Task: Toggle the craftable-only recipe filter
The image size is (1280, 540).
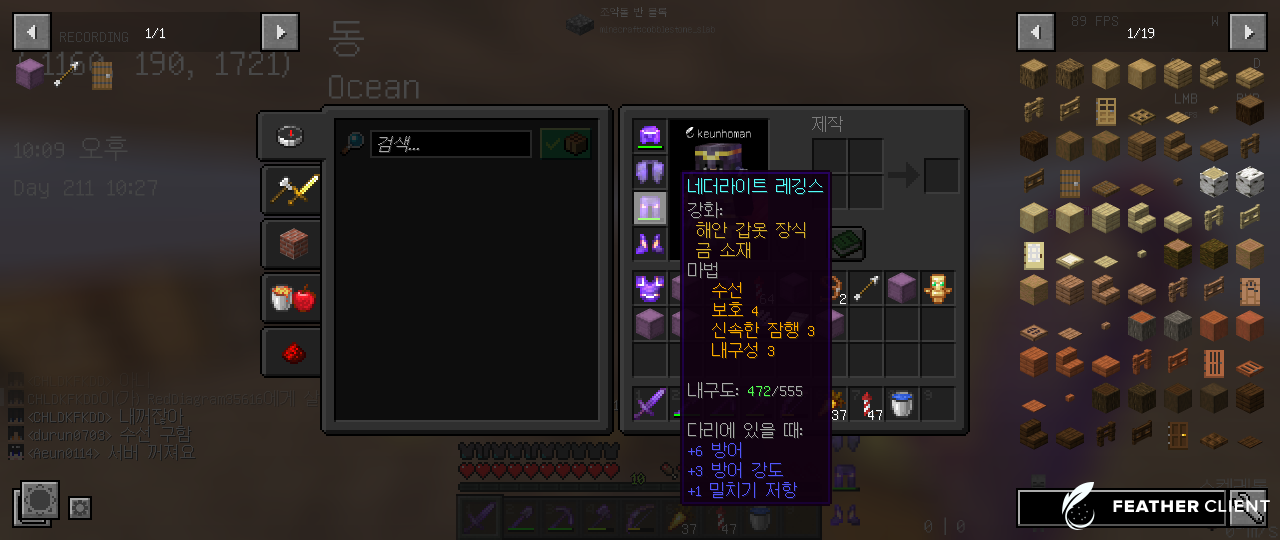Action: (565, 143)
